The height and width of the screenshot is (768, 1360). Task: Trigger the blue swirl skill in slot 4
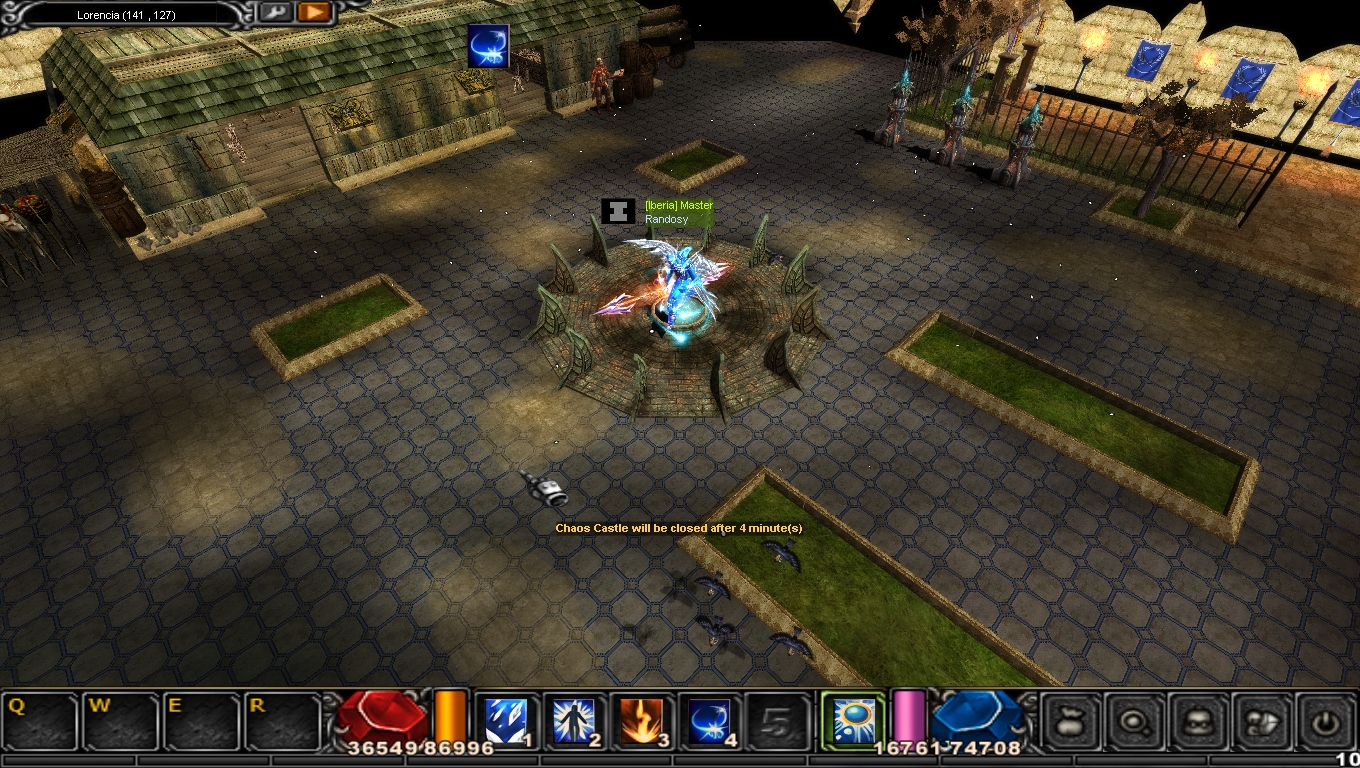pos(709,721)
